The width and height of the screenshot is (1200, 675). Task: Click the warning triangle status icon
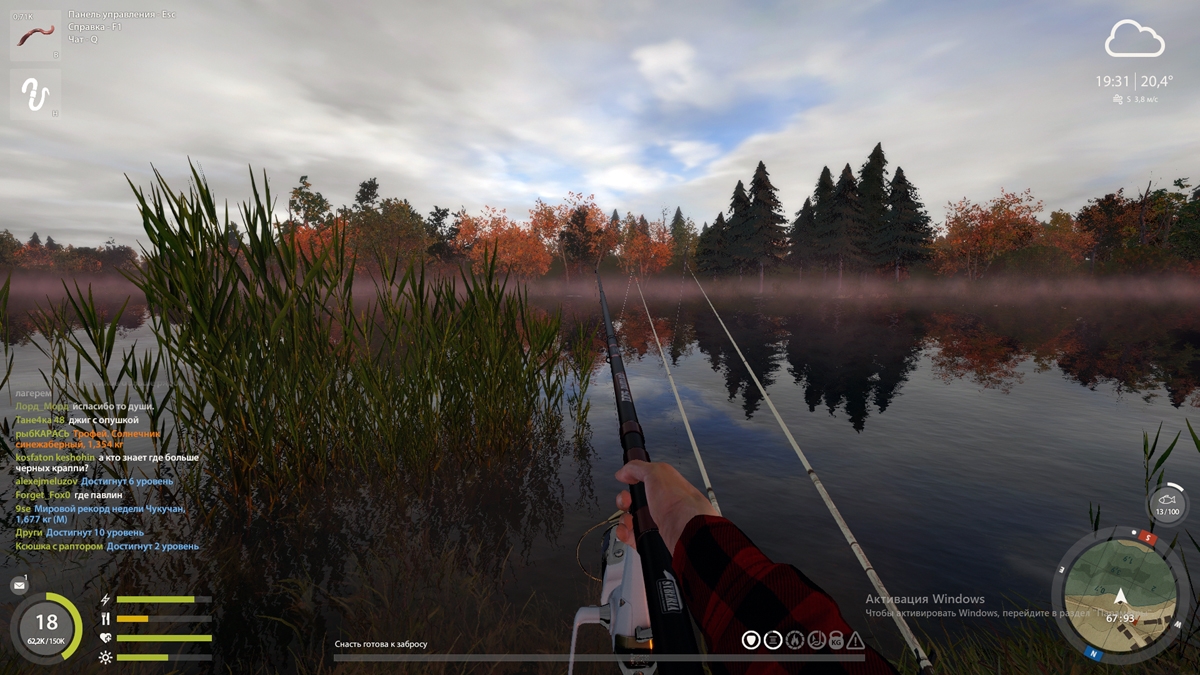click(x=855, y=640)
